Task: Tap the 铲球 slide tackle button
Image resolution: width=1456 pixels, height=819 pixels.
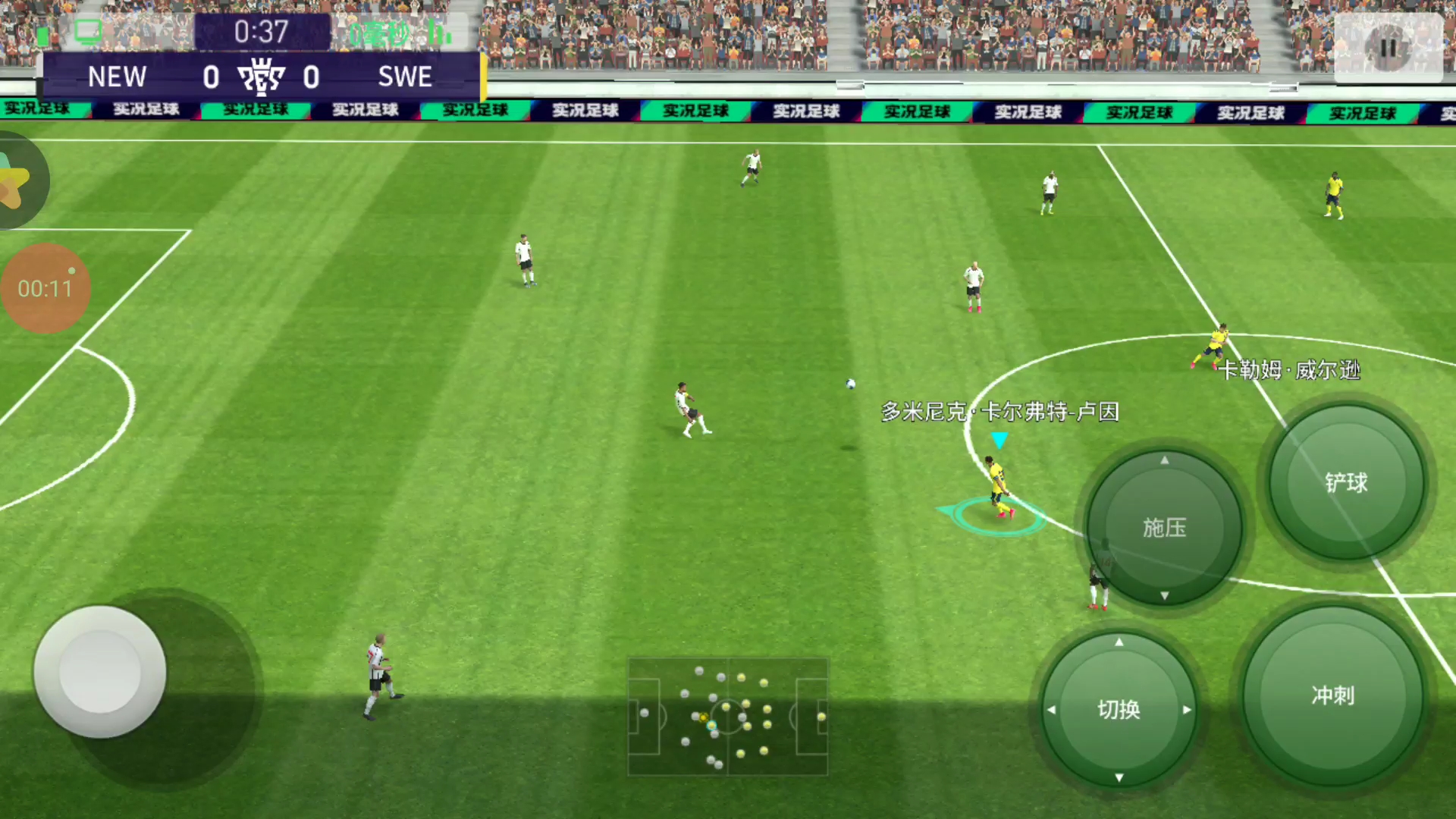Action: [x=1346, y=483]
